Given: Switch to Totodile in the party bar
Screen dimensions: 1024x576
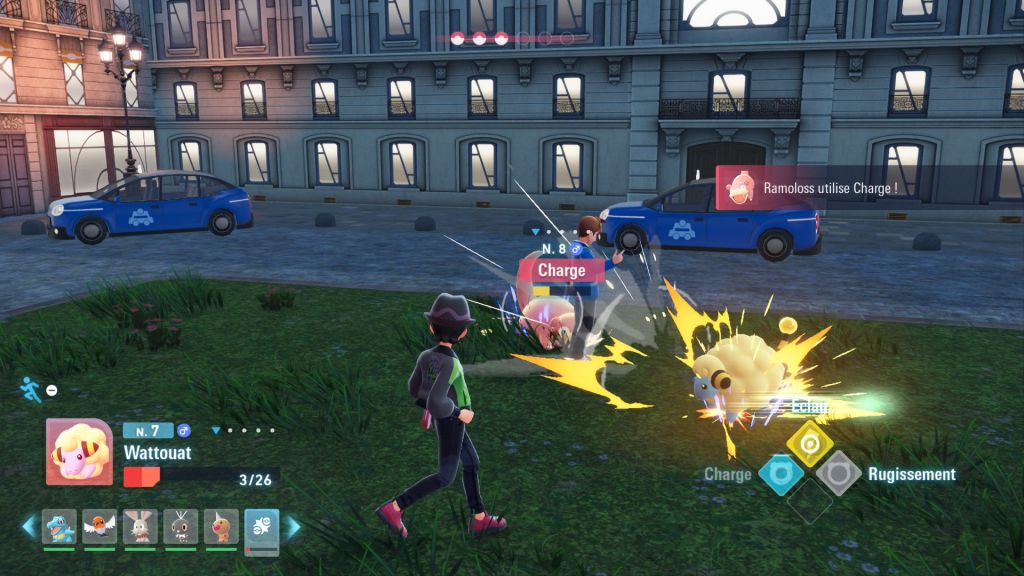Looking at the screenshot, I should click(x=59, y=526).
